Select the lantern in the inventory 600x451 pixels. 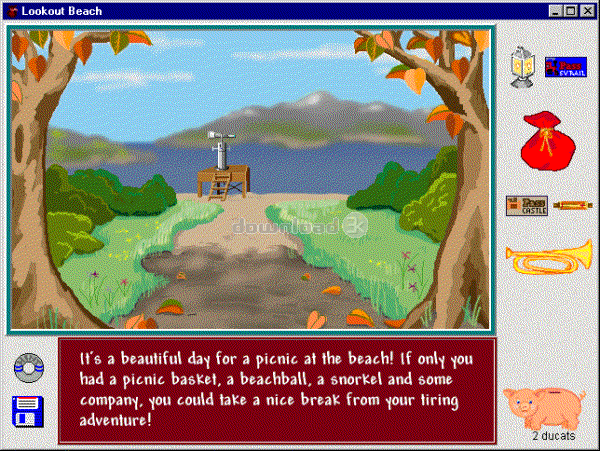(519, 68)
